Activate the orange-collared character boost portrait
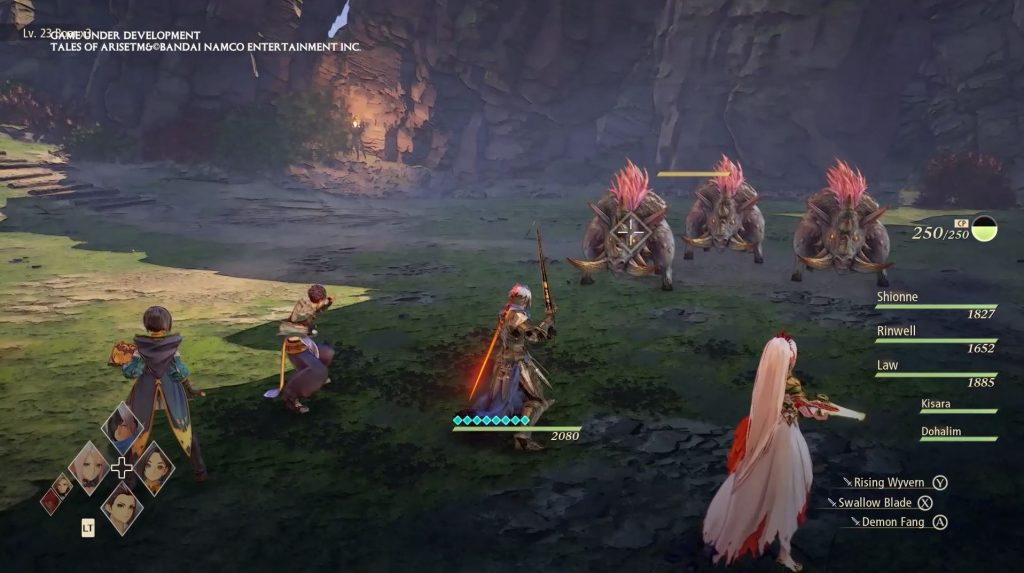Screen dimensions: 1024x573 click(x=154, y=467)
